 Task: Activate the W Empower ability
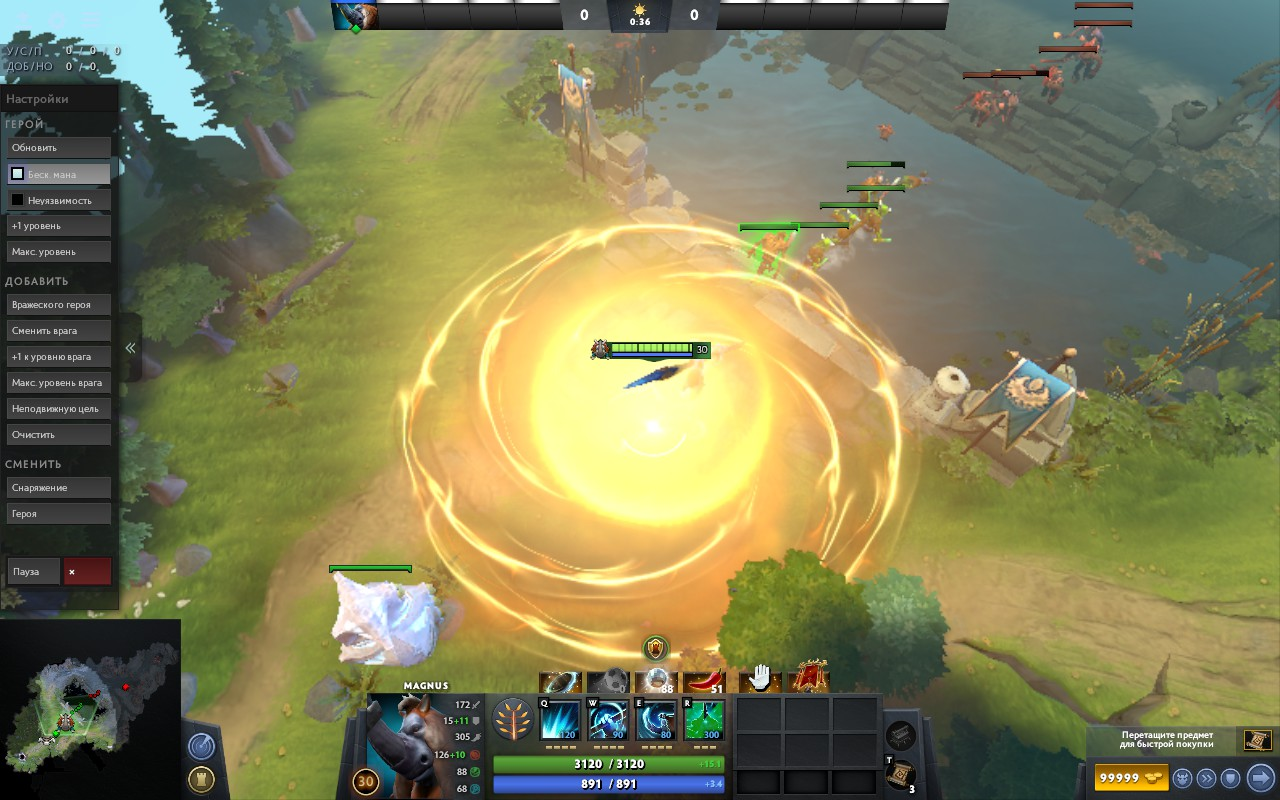(608, 720)
